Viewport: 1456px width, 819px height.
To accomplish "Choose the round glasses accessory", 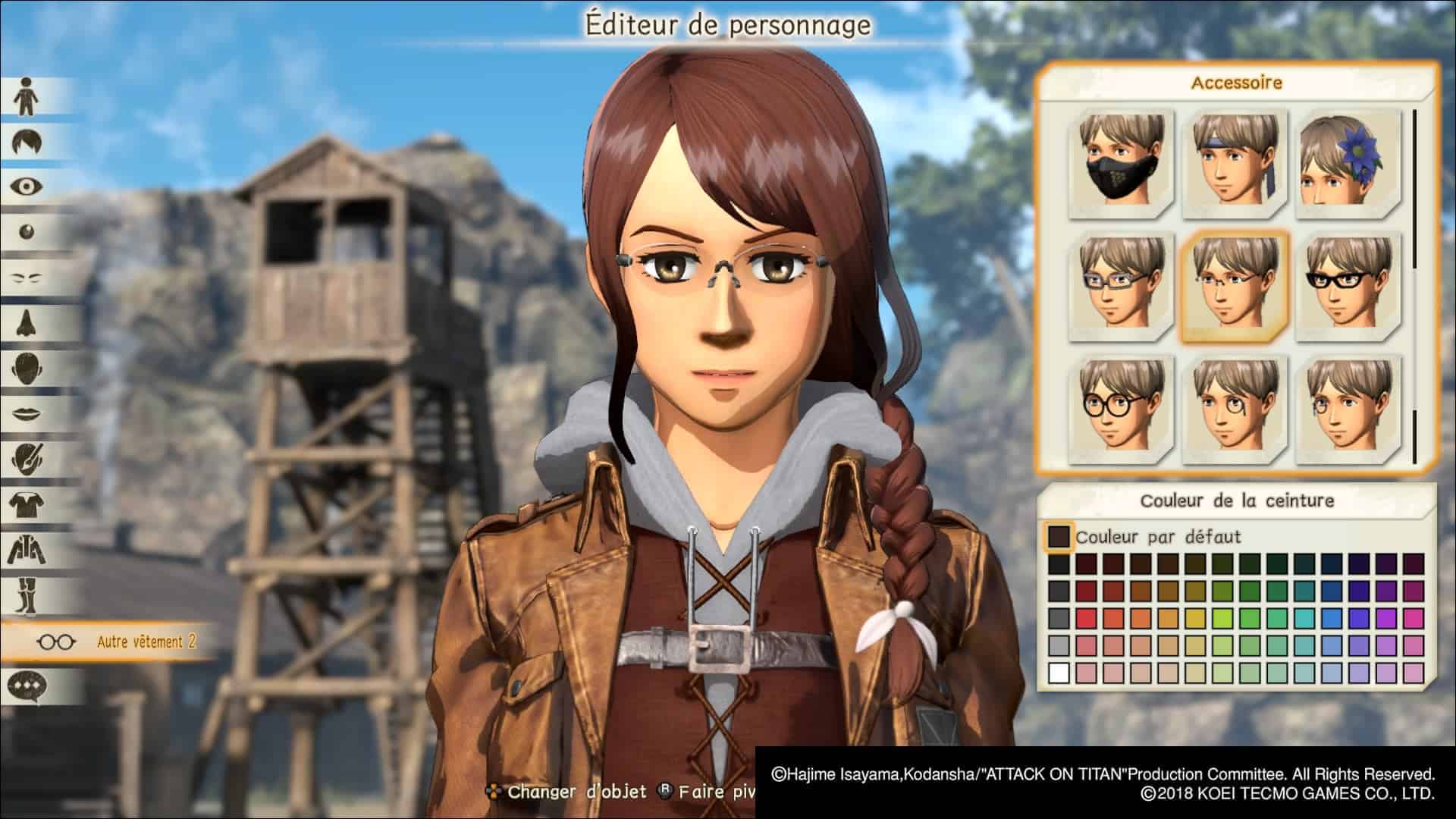I will (1122, 409).
